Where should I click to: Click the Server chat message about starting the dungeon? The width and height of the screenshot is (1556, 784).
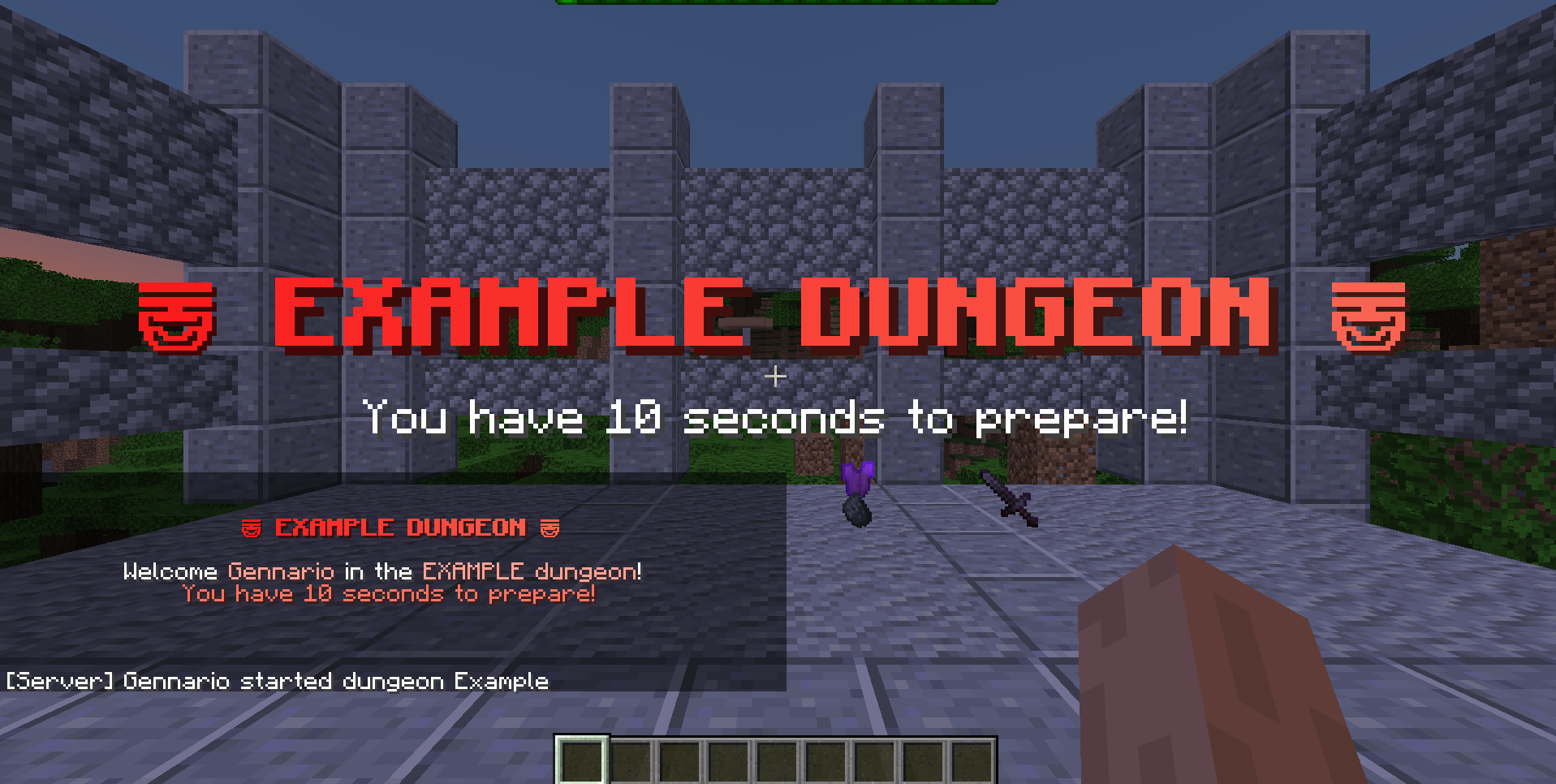280,681
